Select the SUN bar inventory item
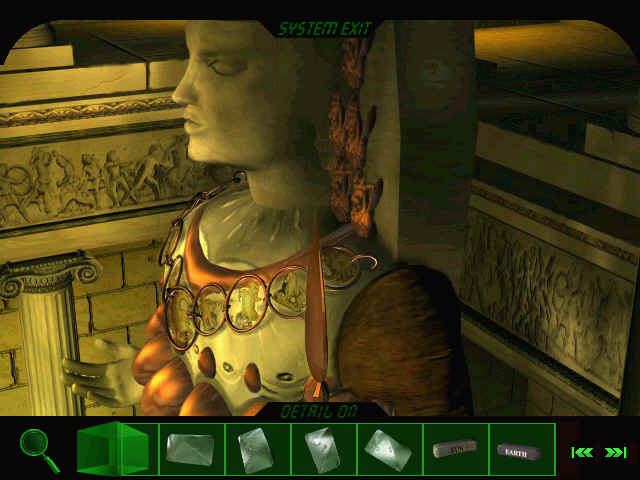 click(455, 450)
